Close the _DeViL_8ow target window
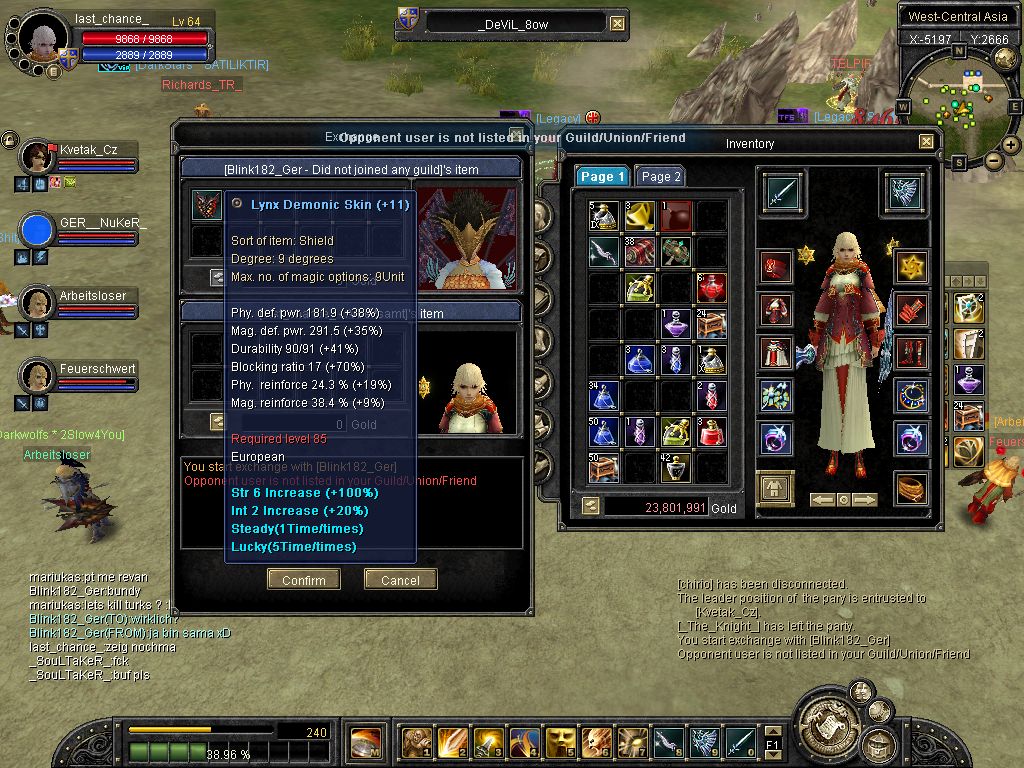The width and height of the screenshot is (1024, 768). [x=617, y=23]
